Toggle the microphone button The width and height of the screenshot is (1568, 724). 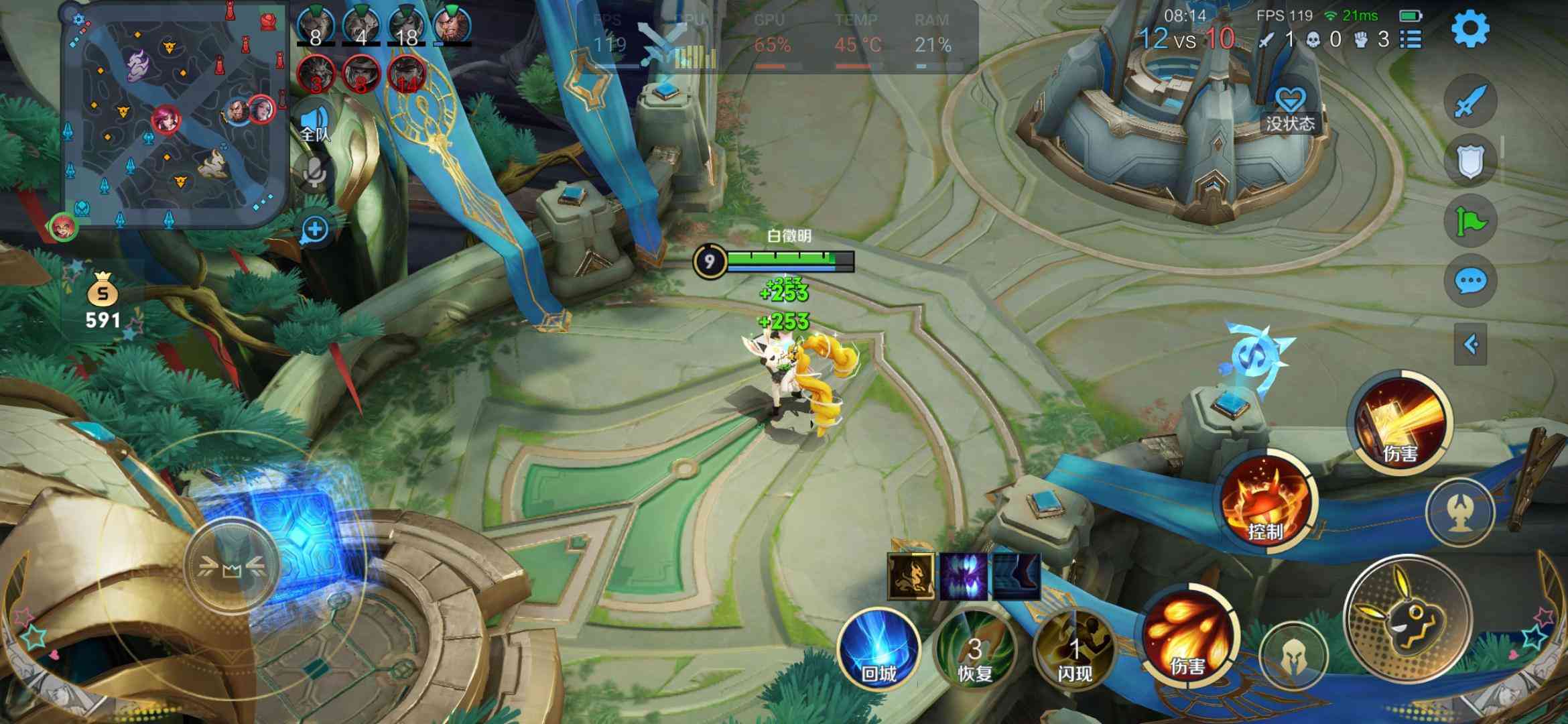click(x=314, y=172)
